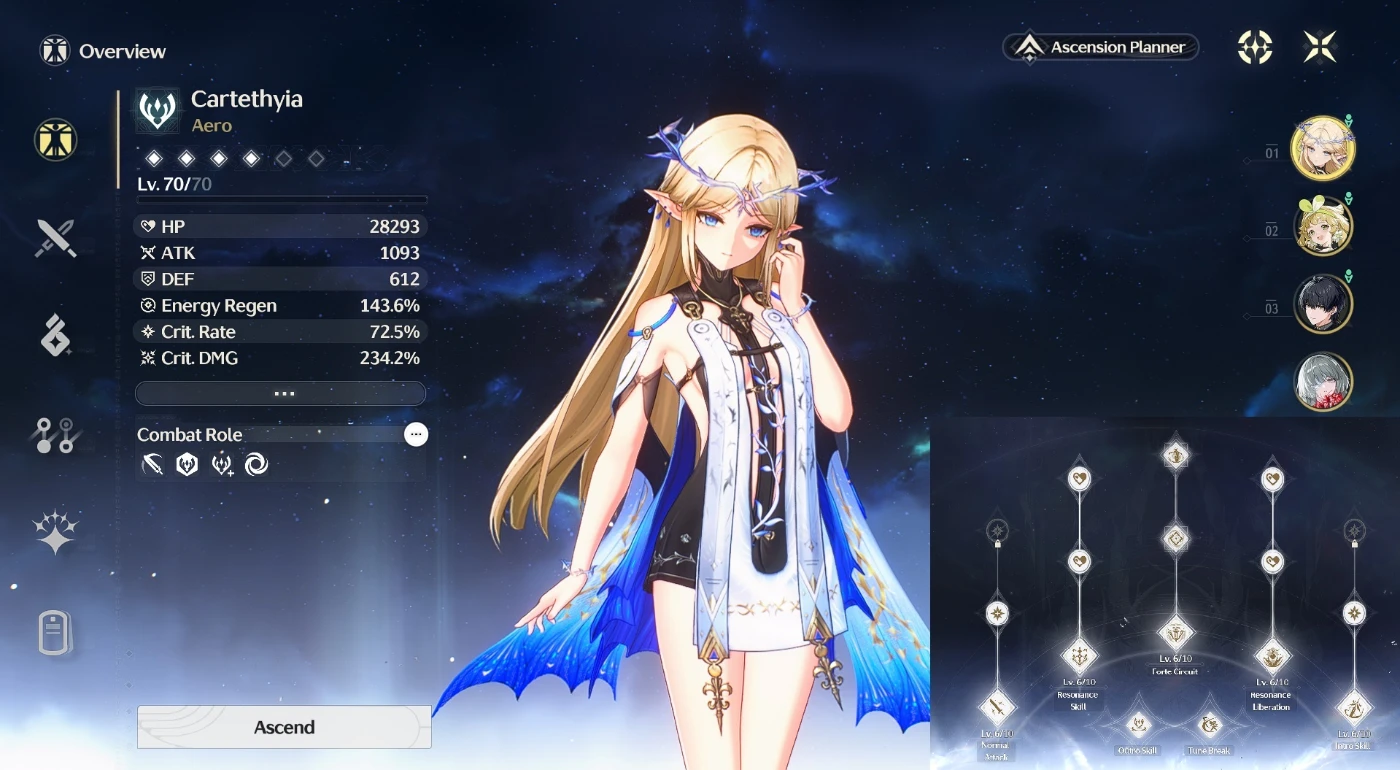Switch to the Weapon tab with crossed swords
The image size is (1400, 770).
(x=56, y=239)
